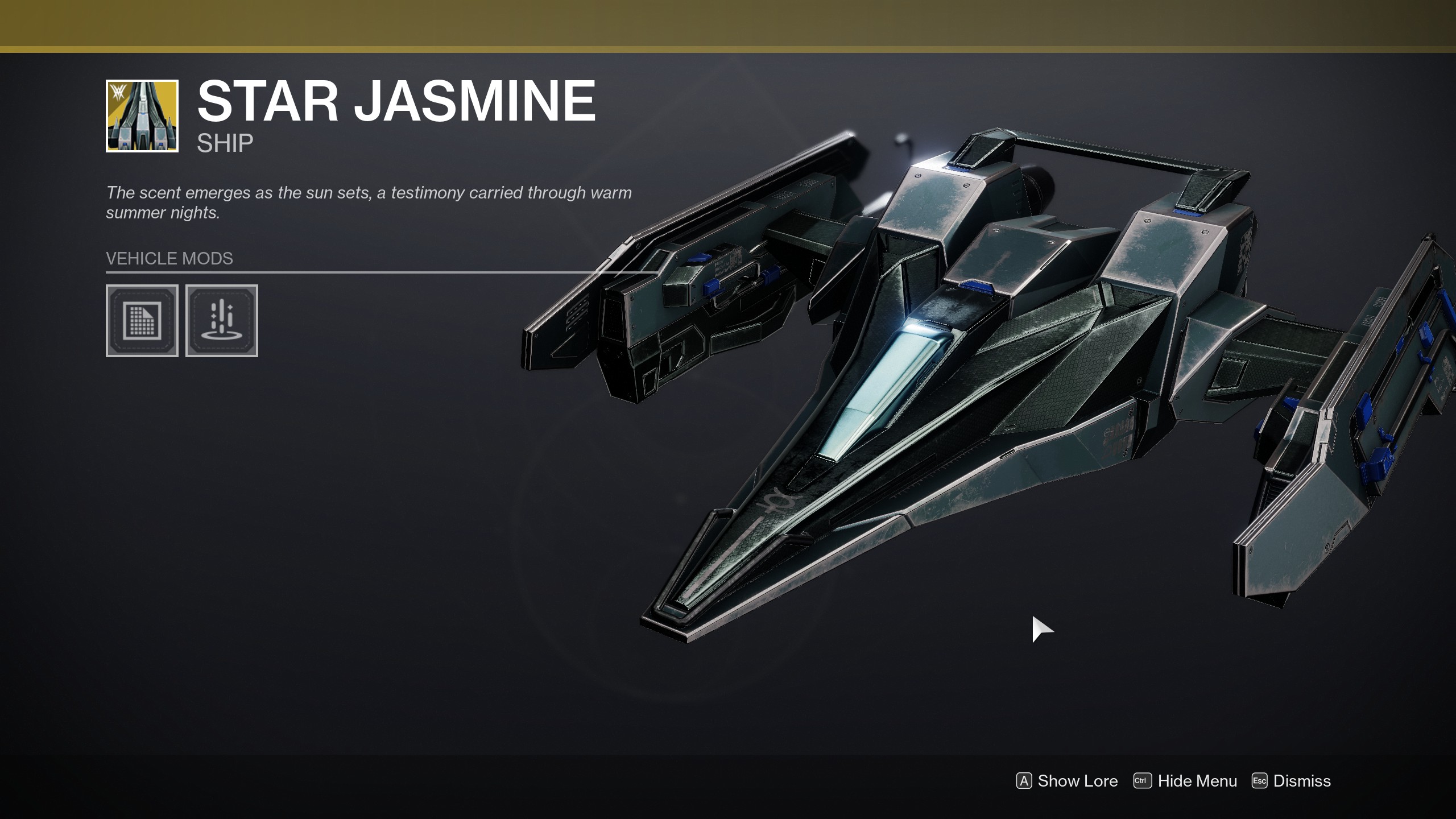Open the transmat effect mod slot
1456x819 pixels.
[222, 321]
